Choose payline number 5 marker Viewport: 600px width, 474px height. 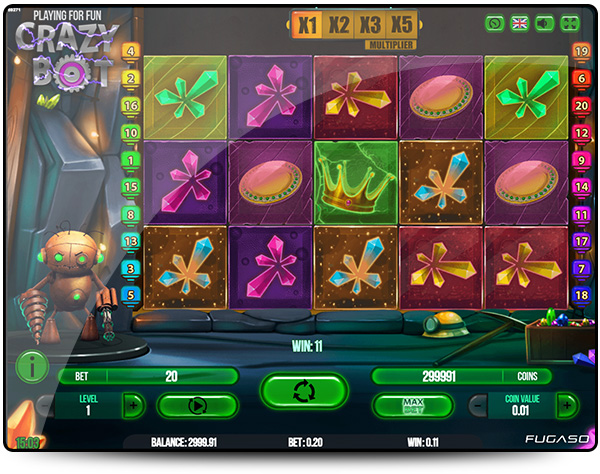click(130, 295)
